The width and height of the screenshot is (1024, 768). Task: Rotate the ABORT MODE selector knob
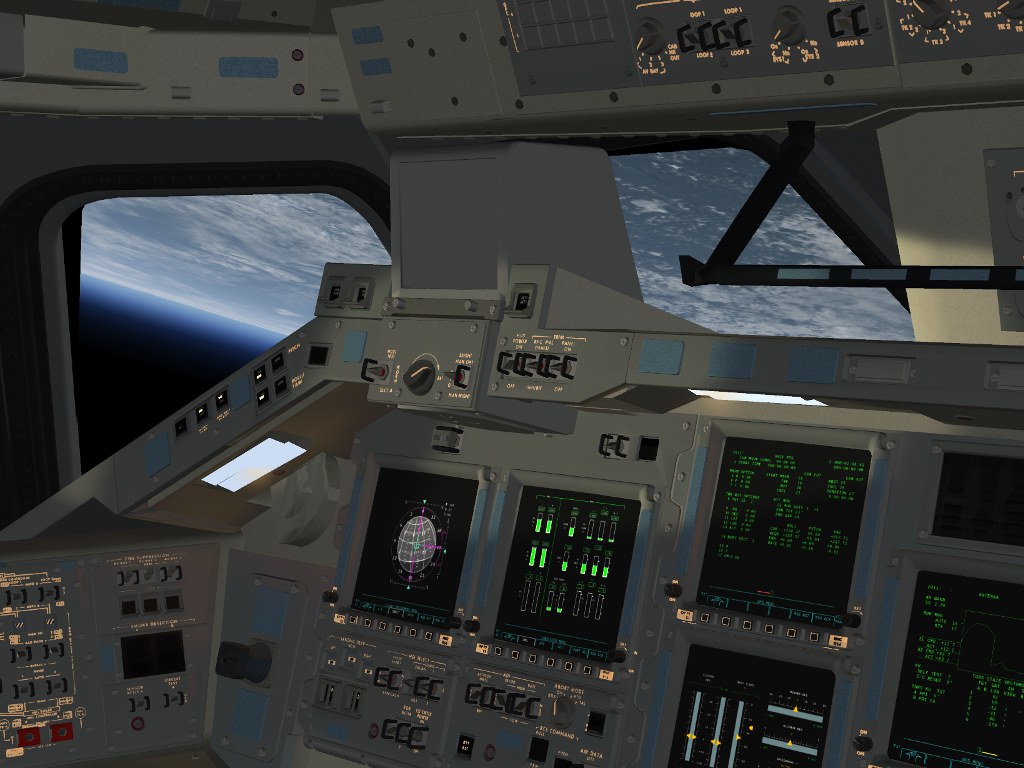[564, 711]
